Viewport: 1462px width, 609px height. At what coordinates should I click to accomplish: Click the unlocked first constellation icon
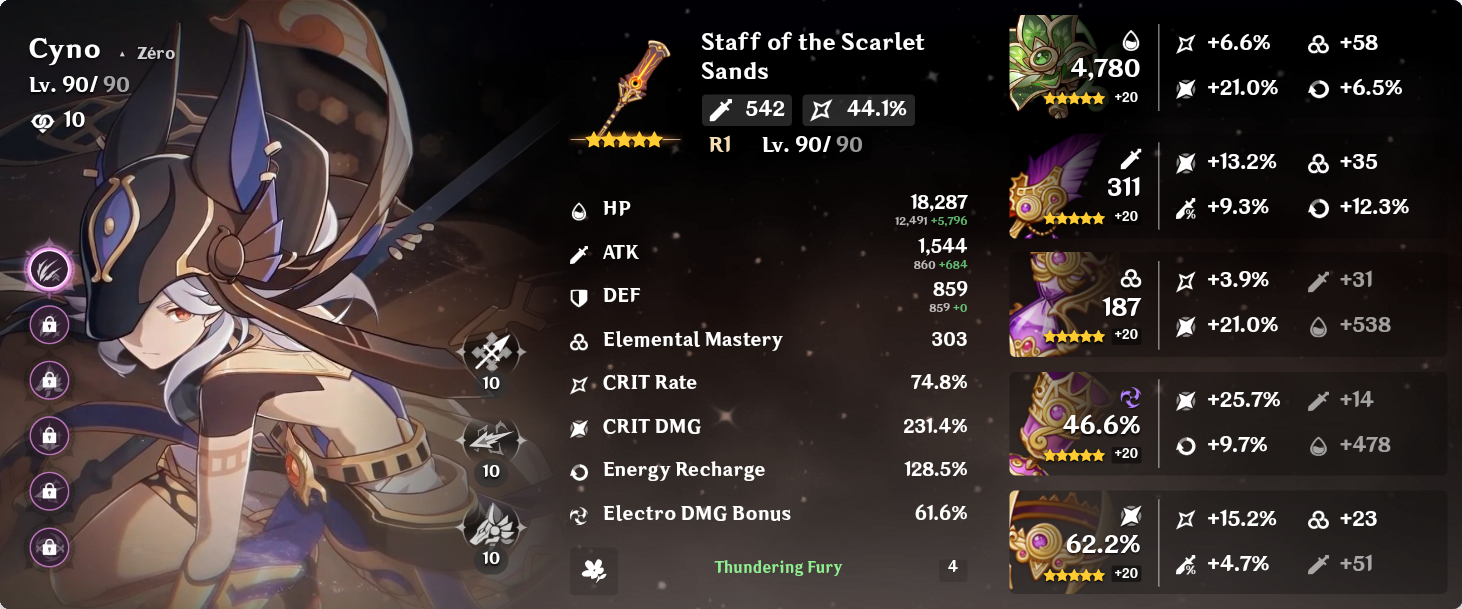coord(50,267)
